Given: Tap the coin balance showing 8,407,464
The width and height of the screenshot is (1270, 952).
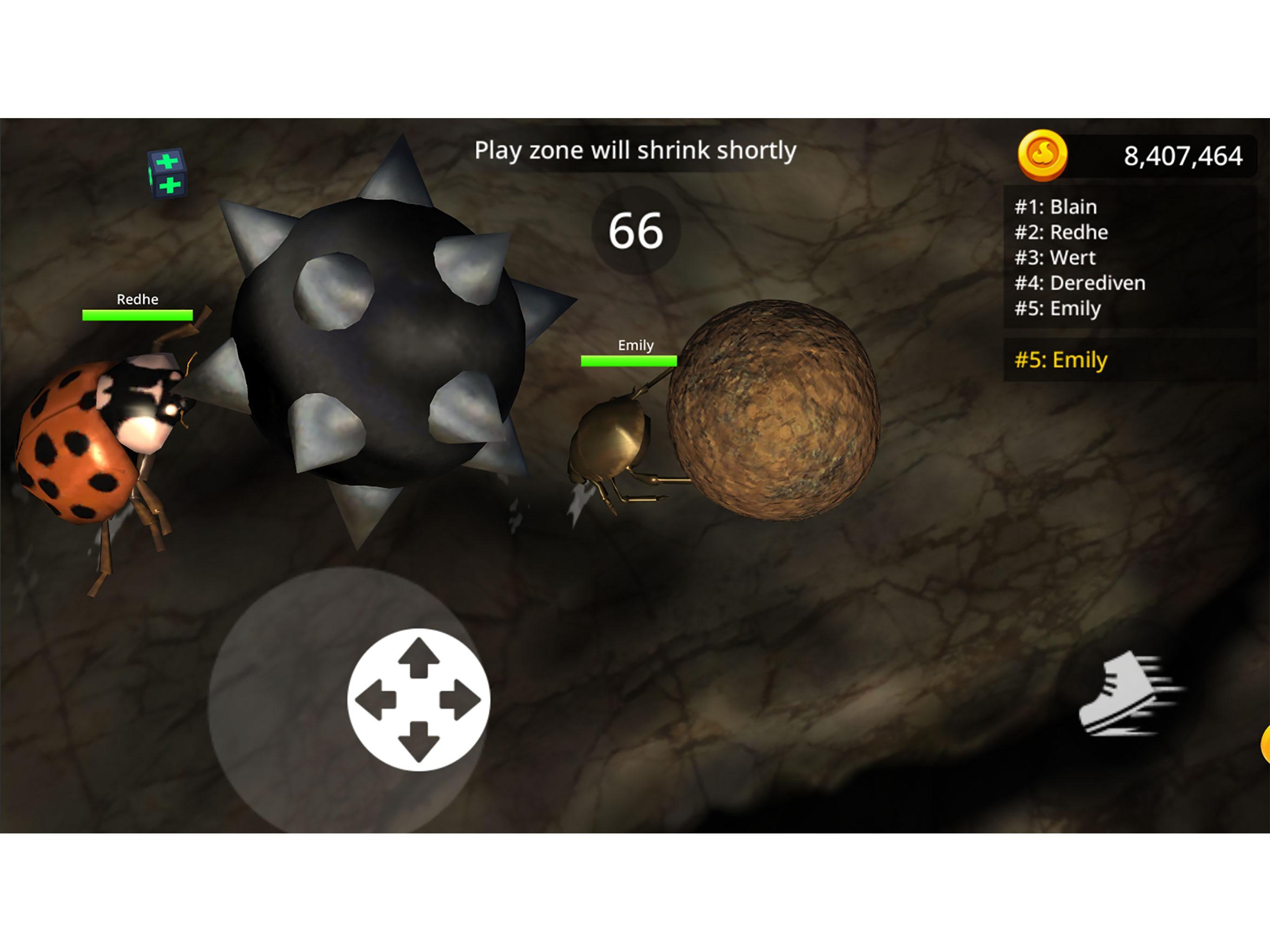Looking at the screenshot, I should tap(1181, 156).
